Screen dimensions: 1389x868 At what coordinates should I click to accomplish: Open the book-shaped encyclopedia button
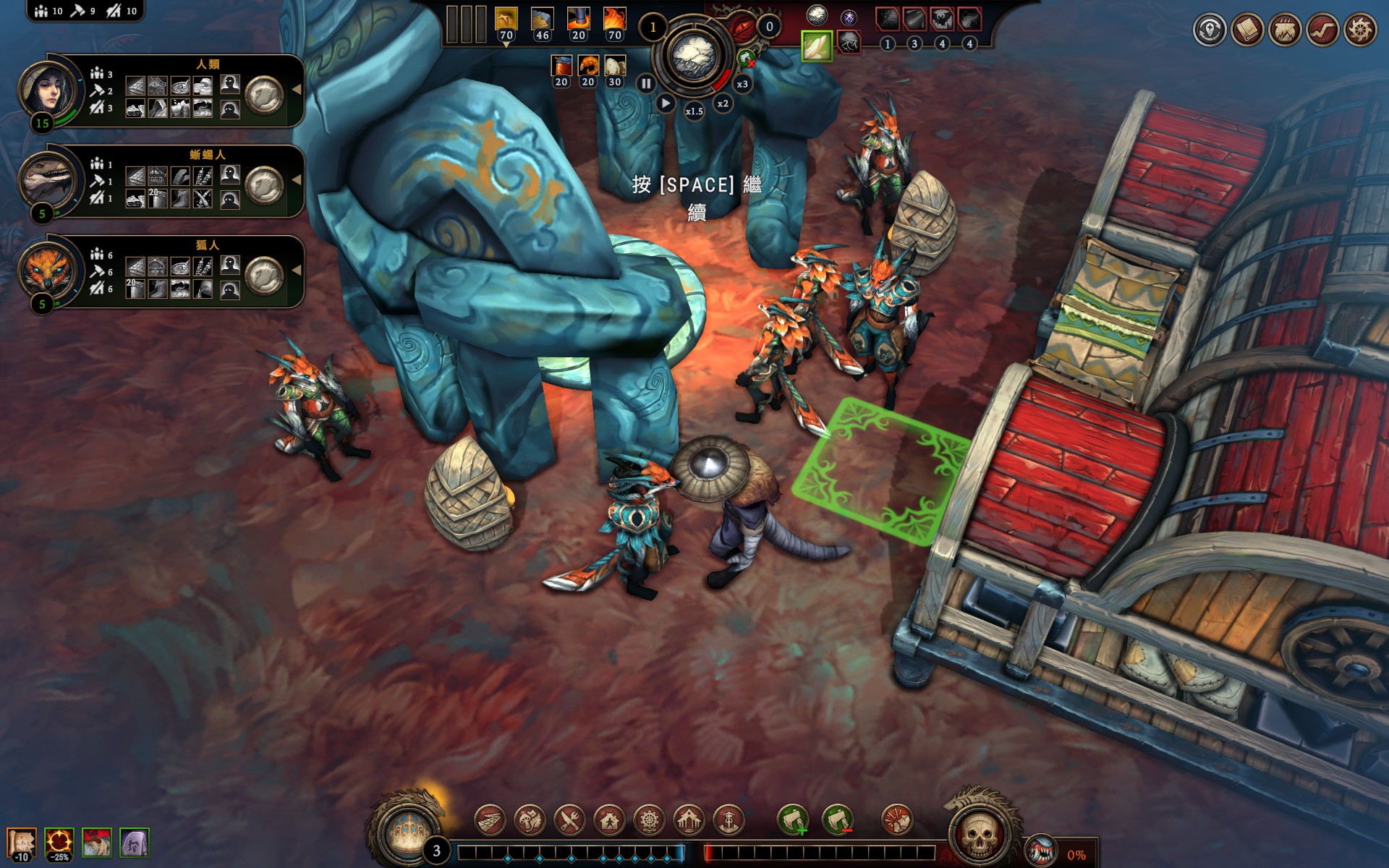tap(1247, 30)
